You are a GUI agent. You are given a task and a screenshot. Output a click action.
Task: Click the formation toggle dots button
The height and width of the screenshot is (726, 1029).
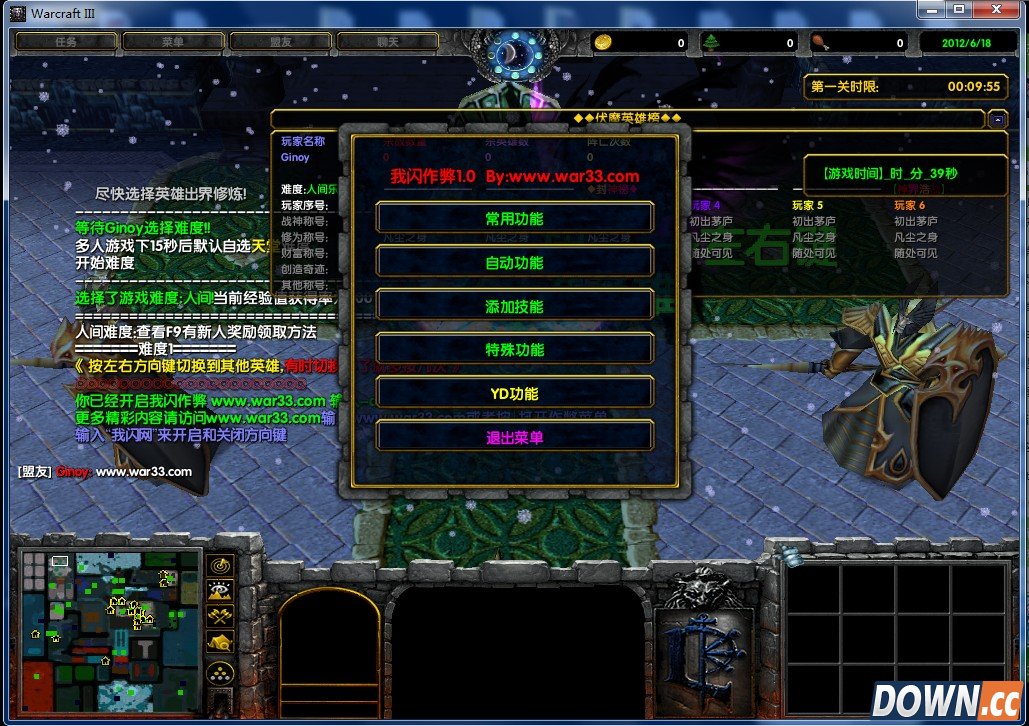click(x=220, y=670)
